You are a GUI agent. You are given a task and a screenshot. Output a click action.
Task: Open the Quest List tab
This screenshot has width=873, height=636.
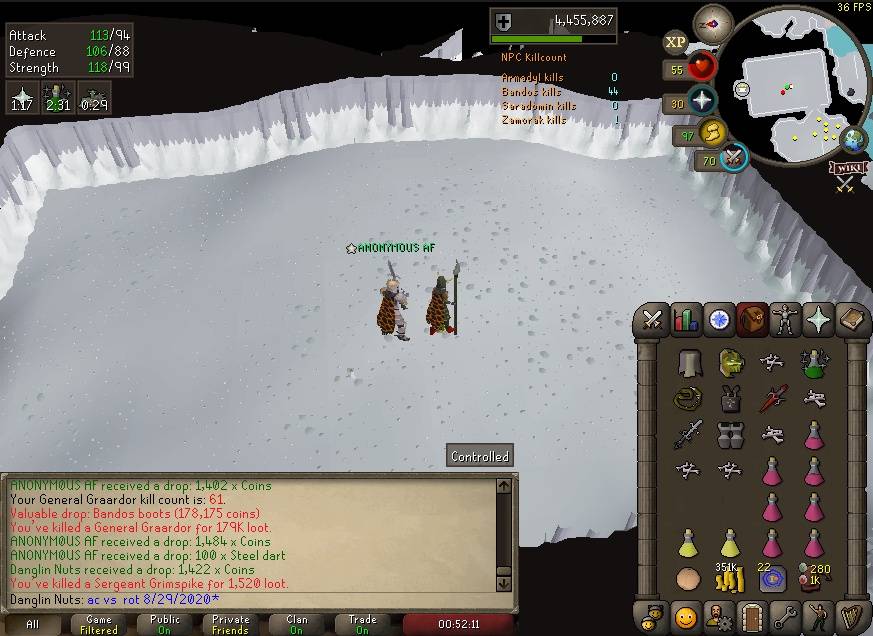[719, 320]
